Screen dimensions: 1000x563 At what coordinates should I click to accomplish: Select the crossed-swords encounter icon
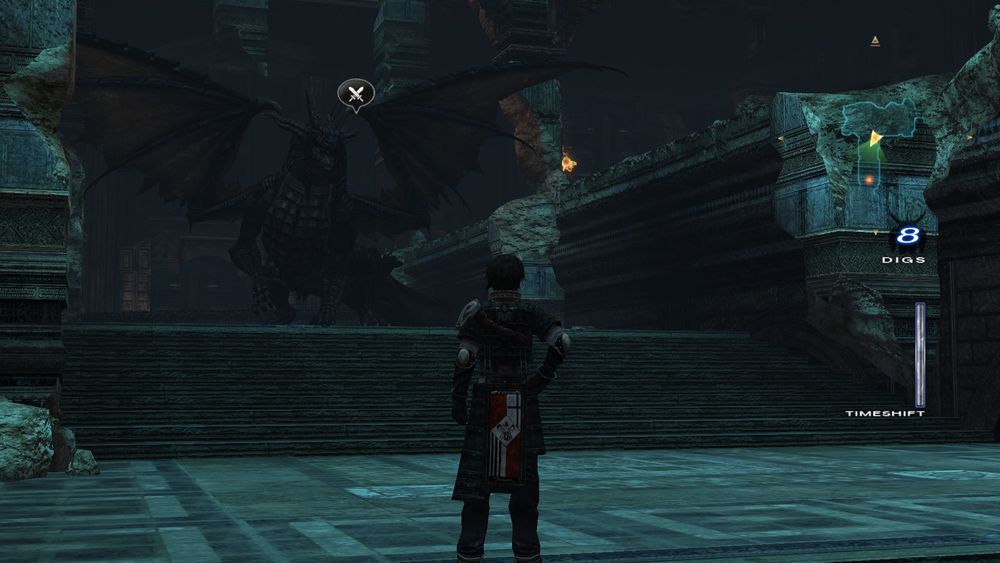point(355,94)
